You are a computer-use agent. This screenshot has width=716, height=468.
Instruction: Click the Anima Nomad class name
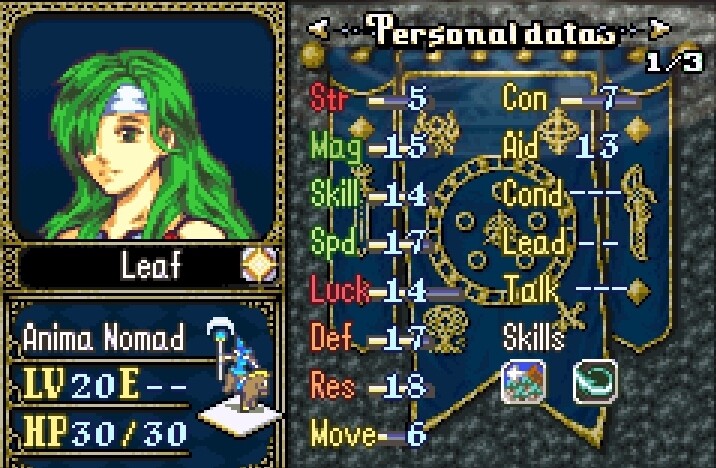click(x=103, y=336)
